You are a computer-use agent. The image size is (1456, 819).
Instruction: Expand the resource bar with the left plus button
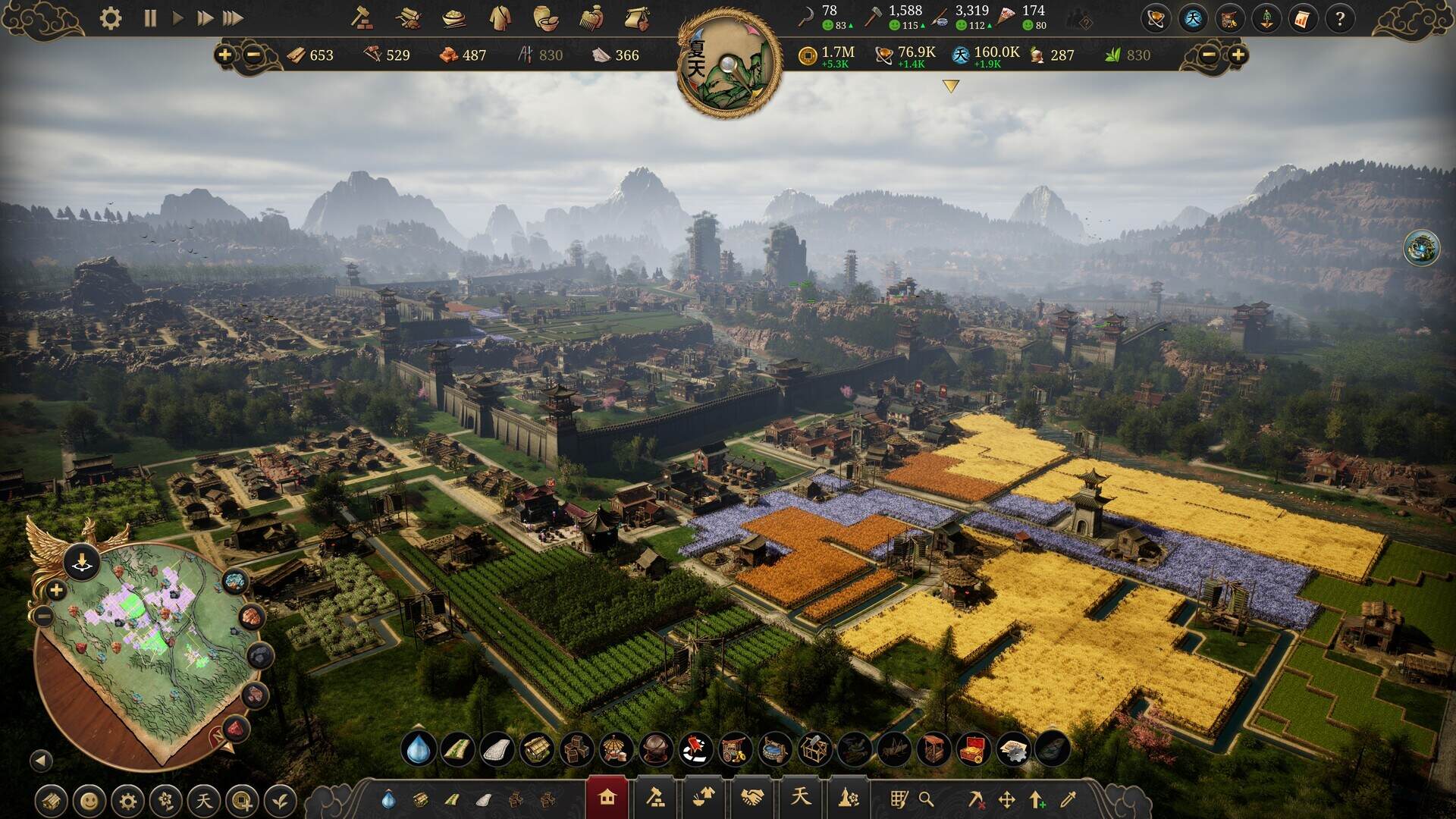(x=225, y=55)
